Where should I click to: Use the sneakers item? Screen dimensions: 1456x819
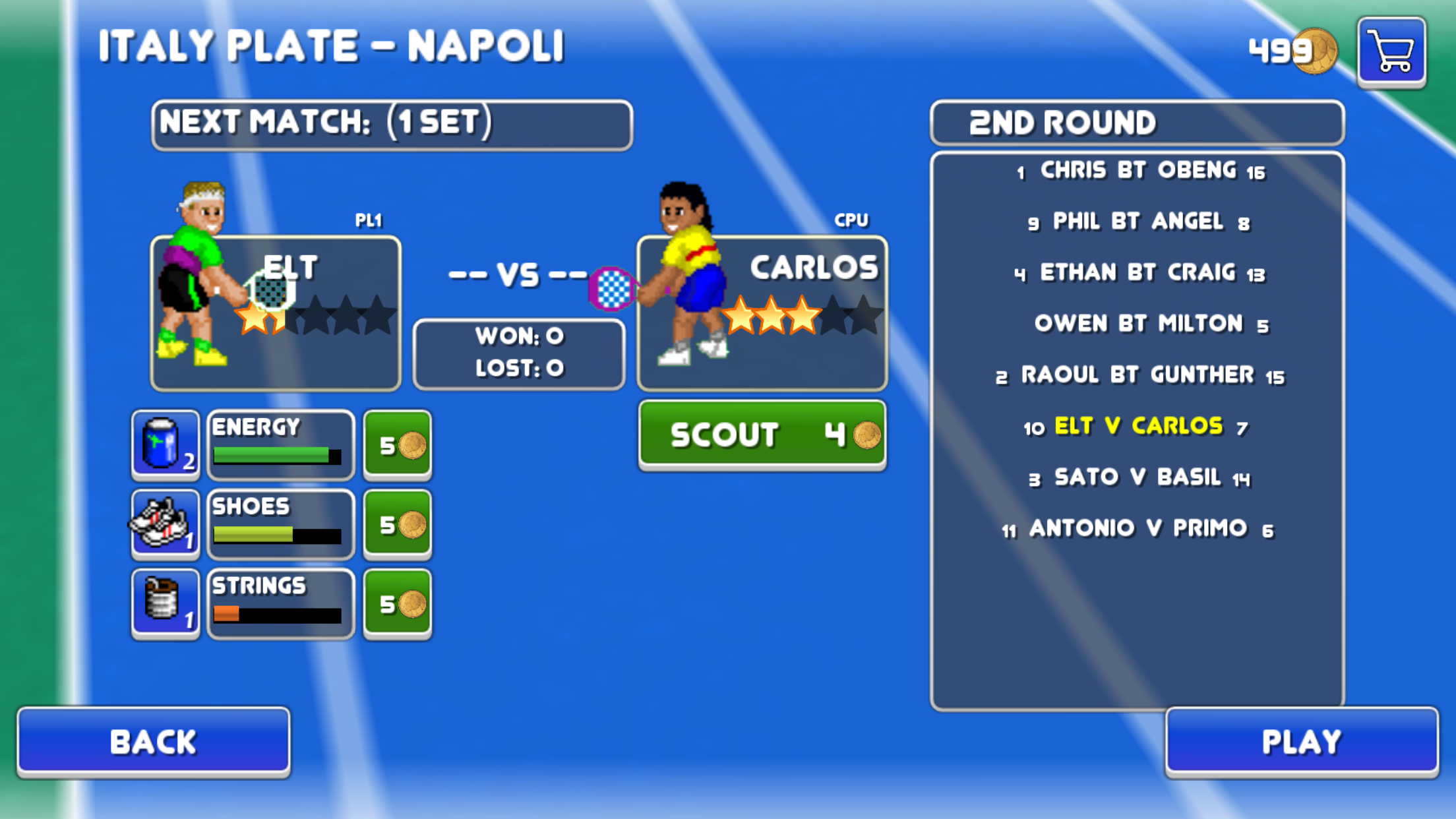(165, 525)
